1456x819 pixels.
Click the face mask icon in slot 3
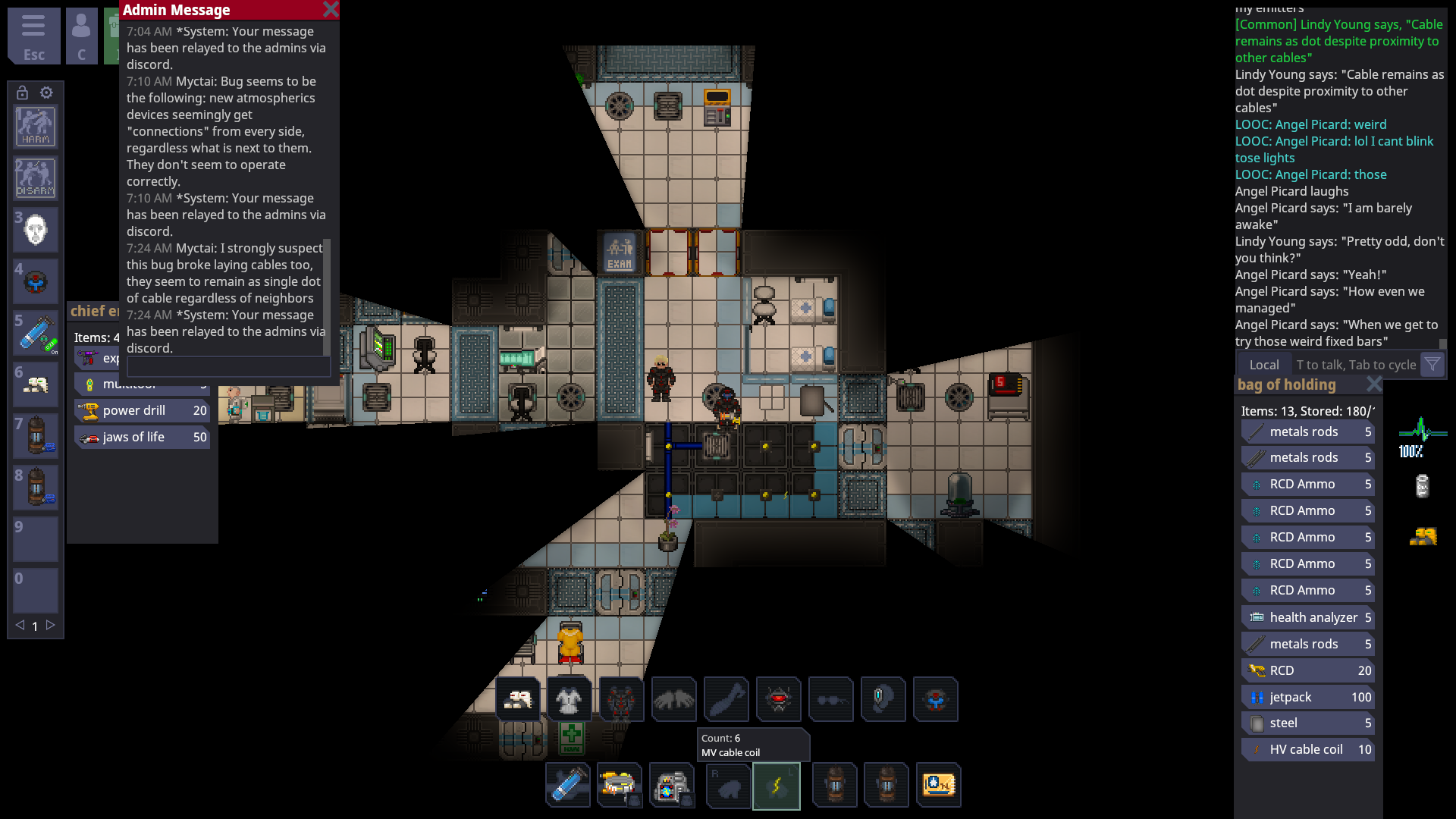point(35,229)
